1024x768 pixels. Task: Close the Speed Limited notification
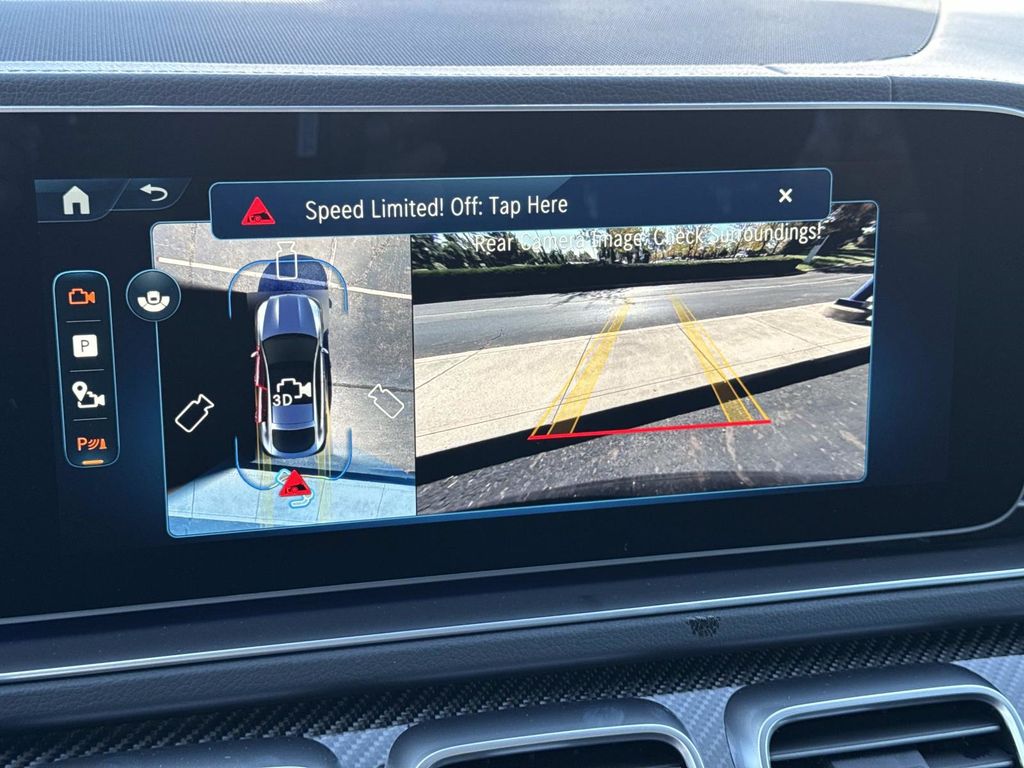(785, 196)
